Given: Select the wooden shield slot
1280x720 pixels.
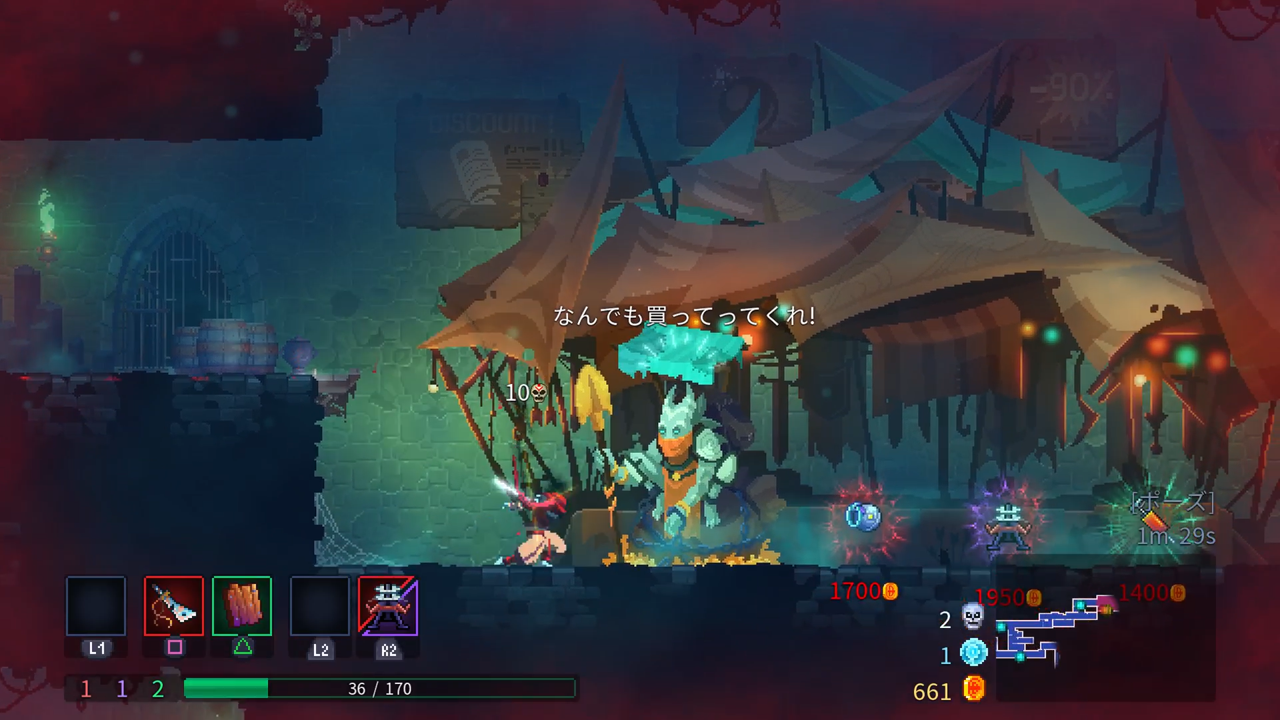Looking at the screenshot, I should [242, 606].
